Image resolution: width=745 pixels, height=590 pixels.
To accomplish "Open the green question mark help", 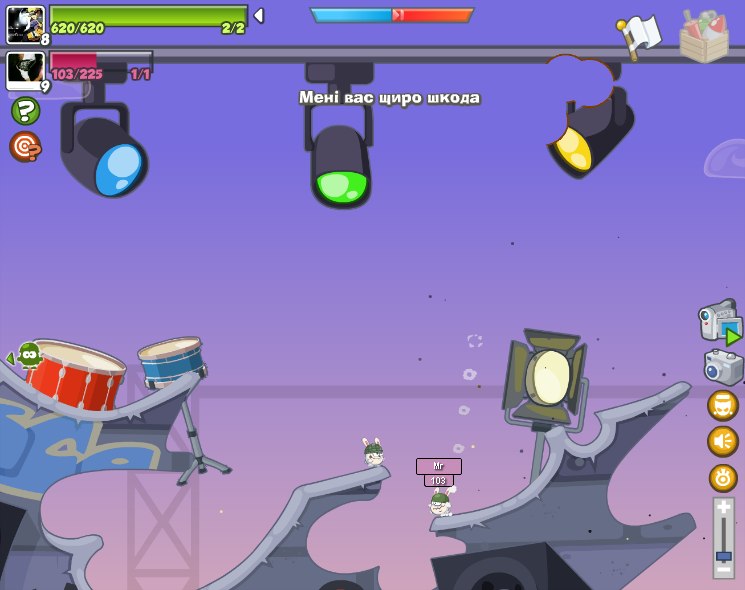I will click(x=25, y=110).
